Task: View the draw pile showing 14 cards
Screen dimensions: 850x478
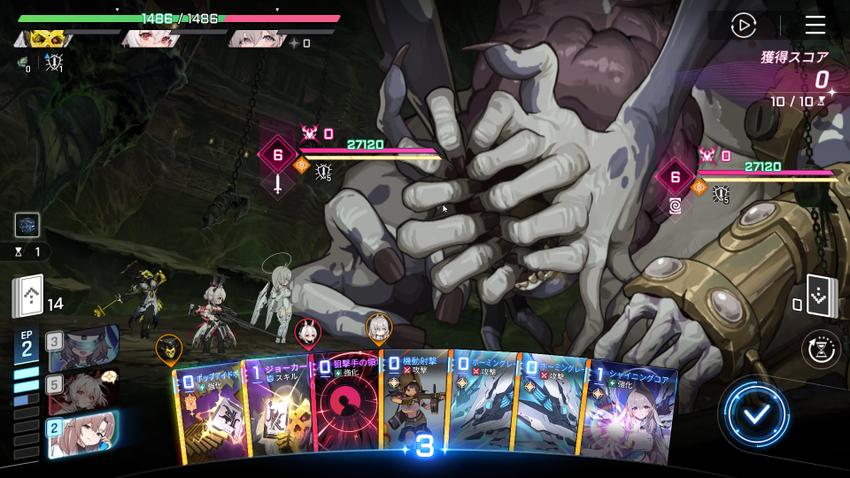Action: coord(28,296)
